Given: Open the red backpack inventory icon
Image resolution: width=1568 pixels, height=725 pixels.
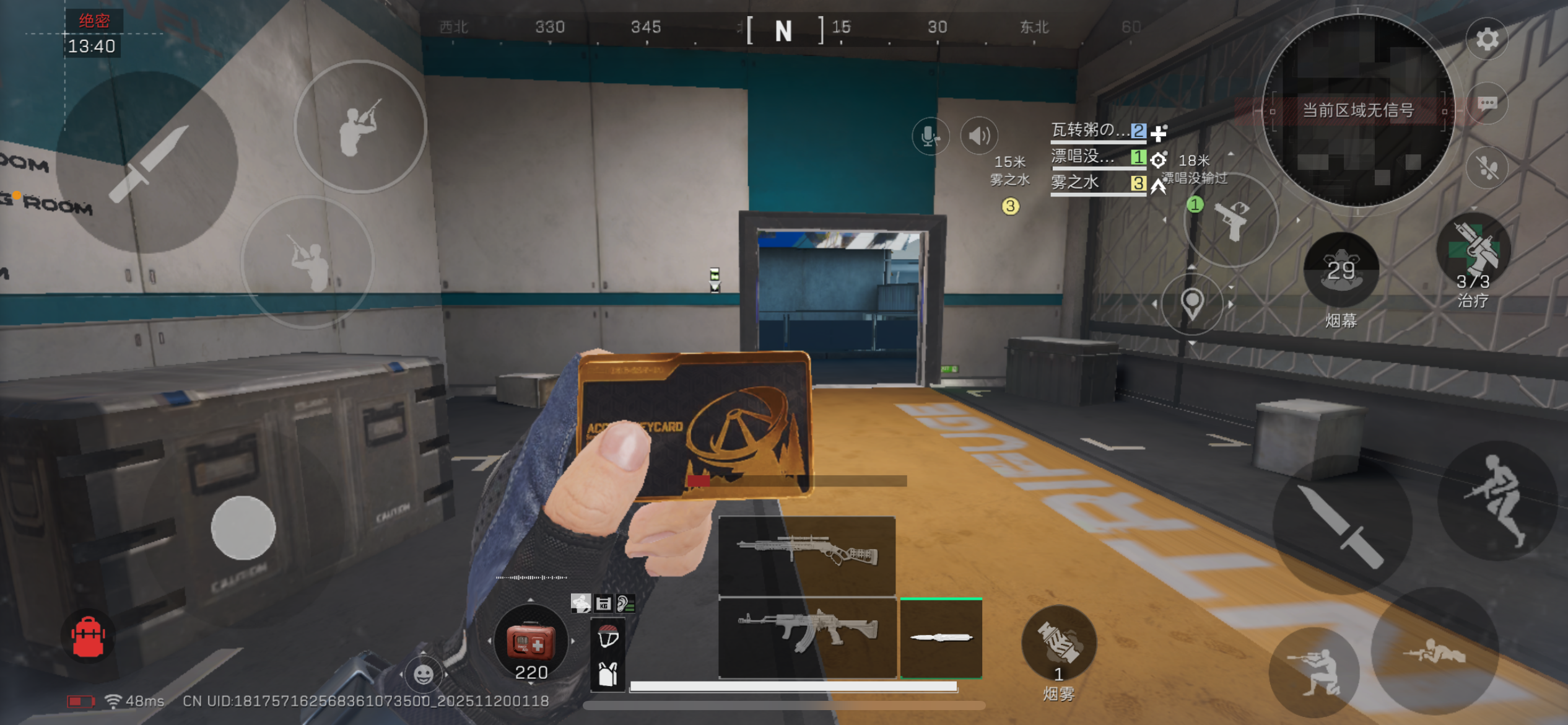Looking at the screenshot, I should [x=89, y=635].
